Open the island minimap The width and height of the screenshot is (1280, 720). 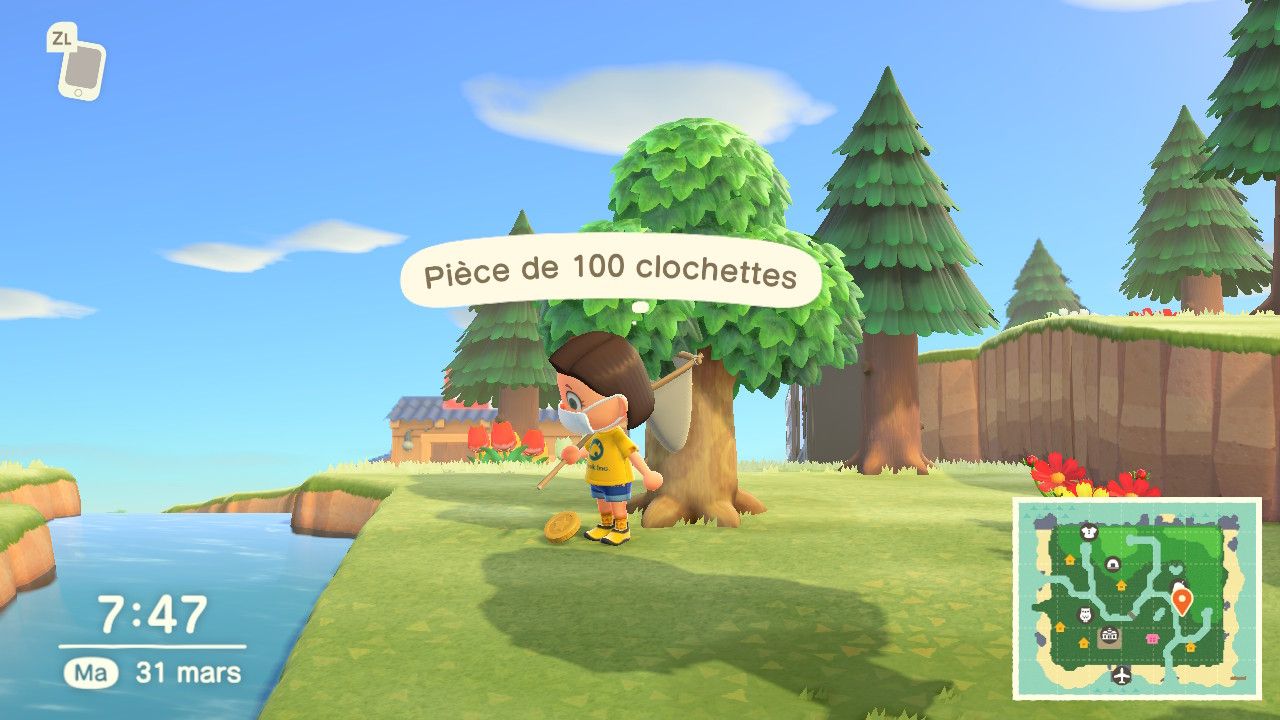tap(1137, 598)
